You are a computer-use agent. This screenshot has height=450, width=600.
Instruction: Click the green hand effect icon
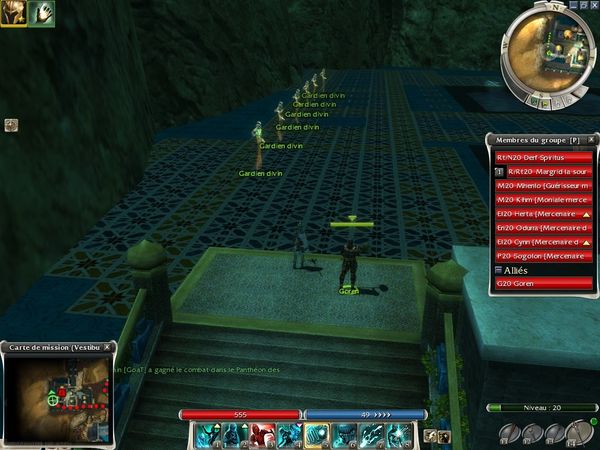coord(40,13)
